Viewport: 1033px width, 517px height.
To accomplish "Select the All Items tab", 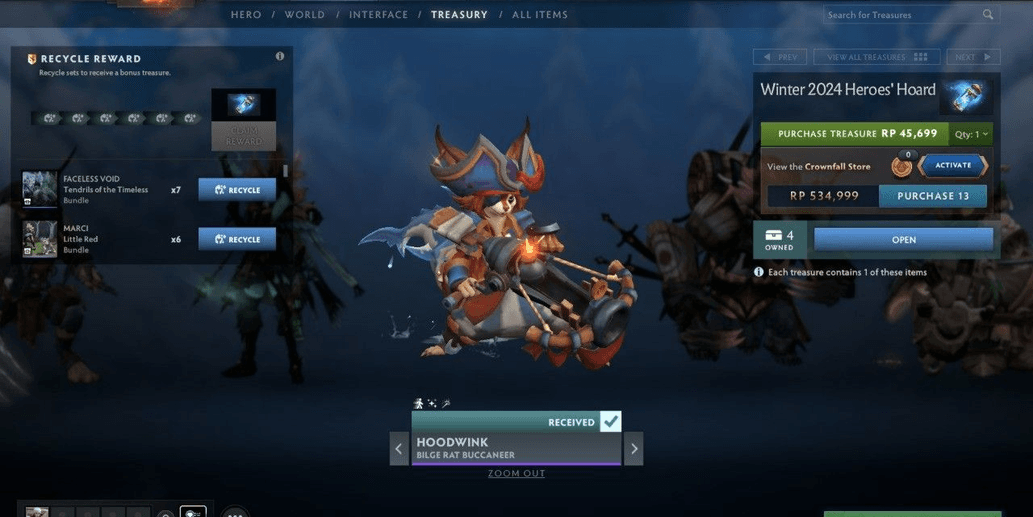I will [x=540, y=15].
